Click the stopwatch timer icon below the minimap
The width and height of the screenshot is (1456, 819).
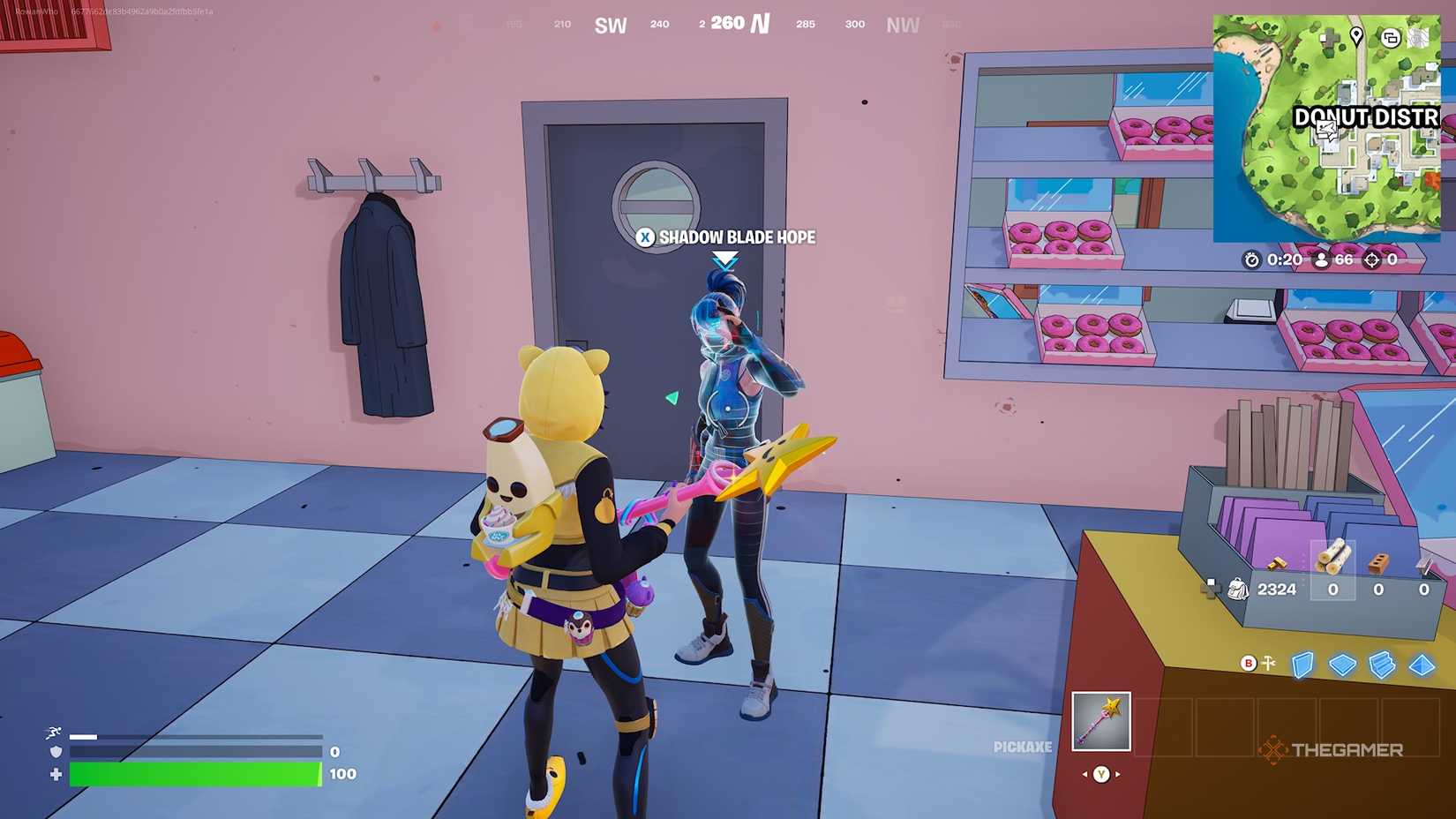(1251, 260)
